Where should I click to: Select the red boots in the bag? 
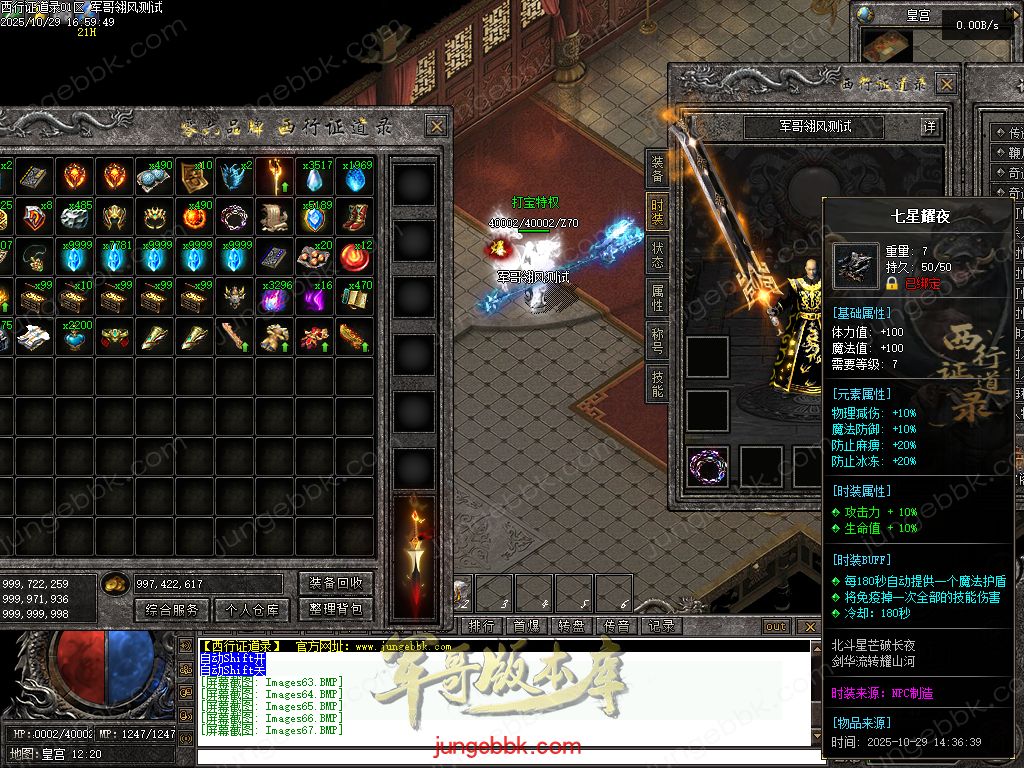354,217
